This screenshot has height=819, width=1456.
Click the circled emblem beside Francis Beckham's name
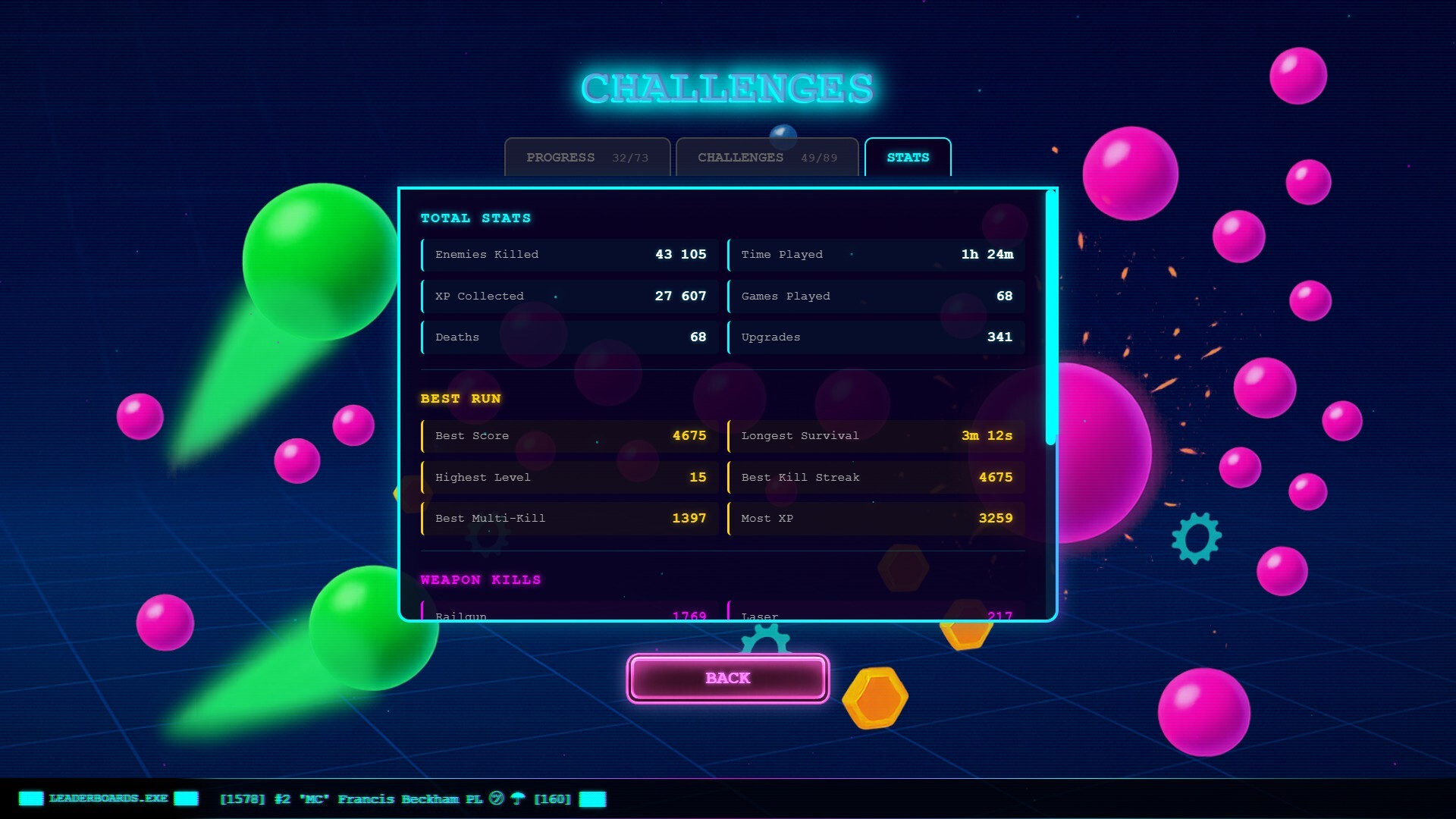tap(497, 799)
